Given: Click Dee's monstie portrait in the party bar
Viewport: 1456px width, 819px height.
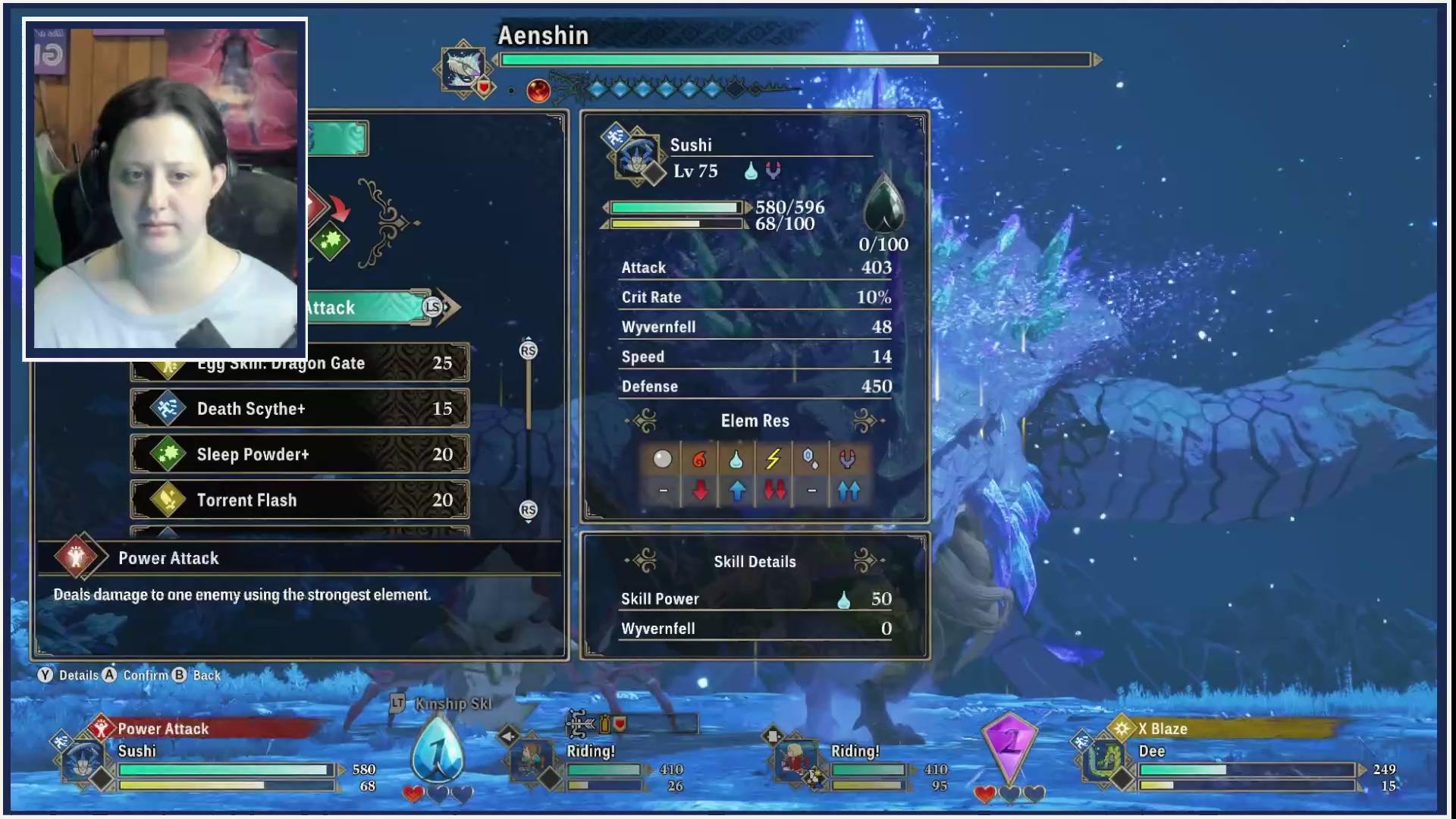Looking at the screenshot, I should tap(1104, 760).
